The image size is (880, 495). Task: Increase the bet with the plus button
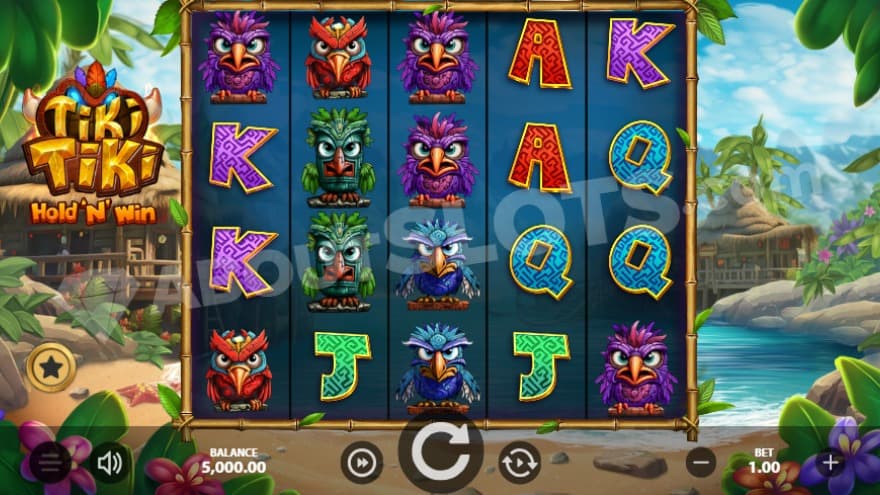coord(829,462)
